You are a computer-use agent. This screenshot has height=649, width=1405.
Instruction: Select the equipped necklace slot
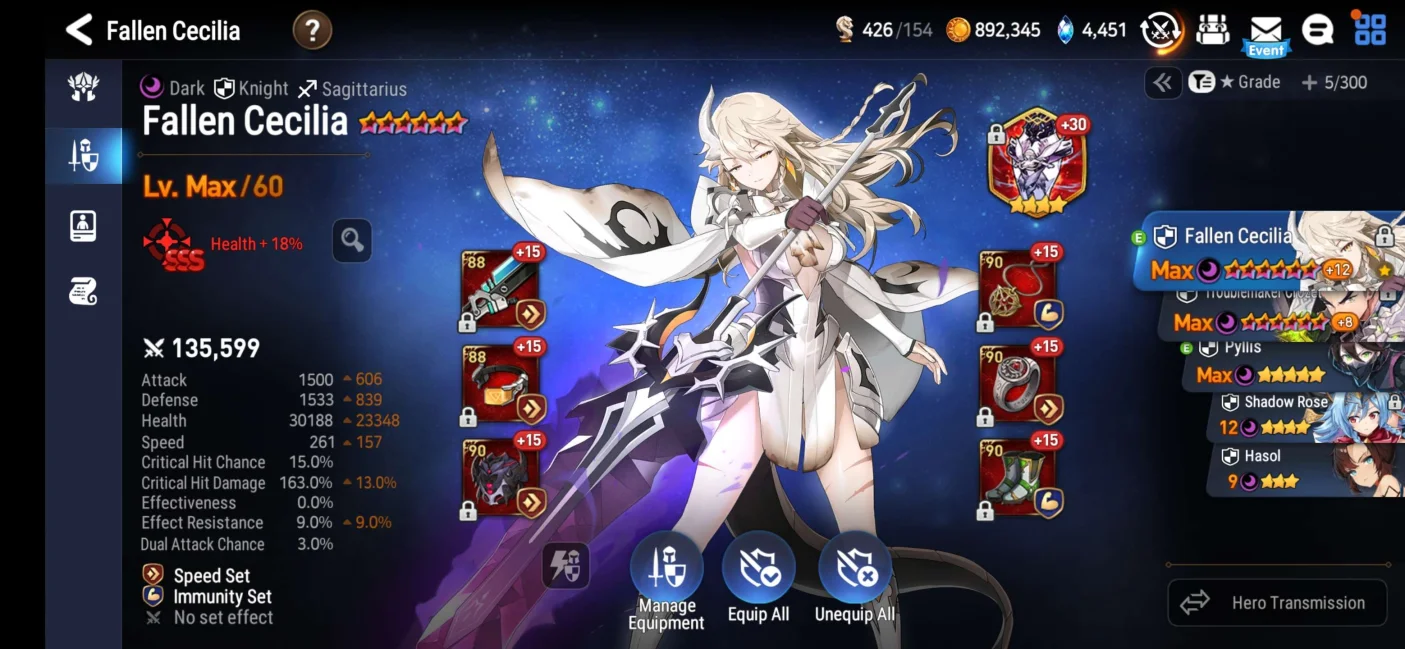[x=1018, y=290]
